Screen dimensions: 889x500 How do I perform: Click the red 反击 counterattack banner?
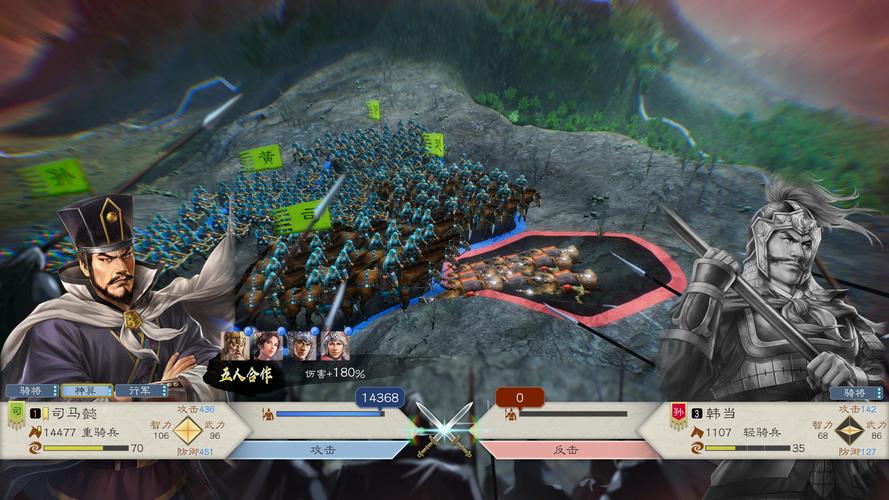[566, 450]
